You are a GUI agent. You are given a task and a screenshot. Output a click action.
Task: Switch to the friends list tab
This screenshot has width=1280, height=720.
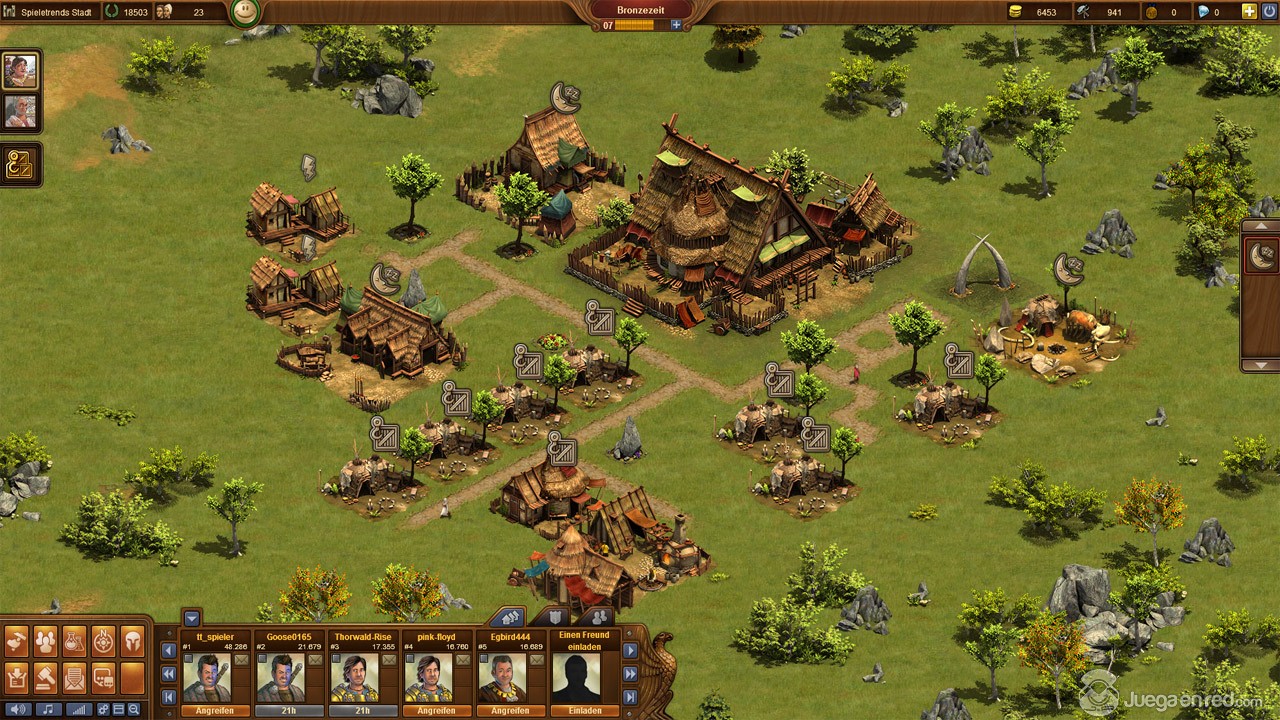597,617
